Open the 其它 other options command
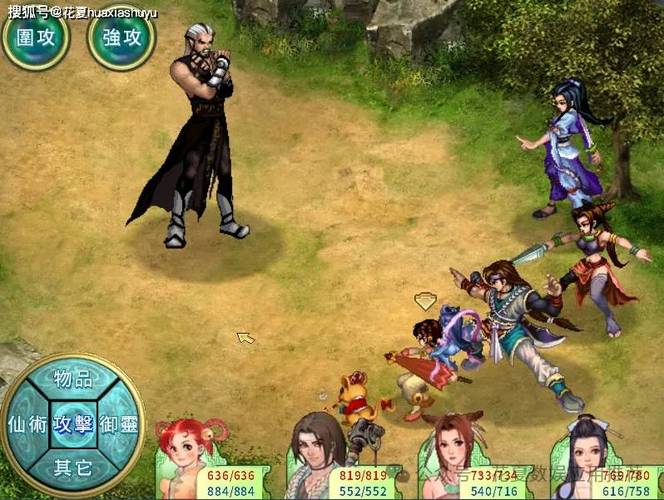664x500 pixels. pos(73,466)
